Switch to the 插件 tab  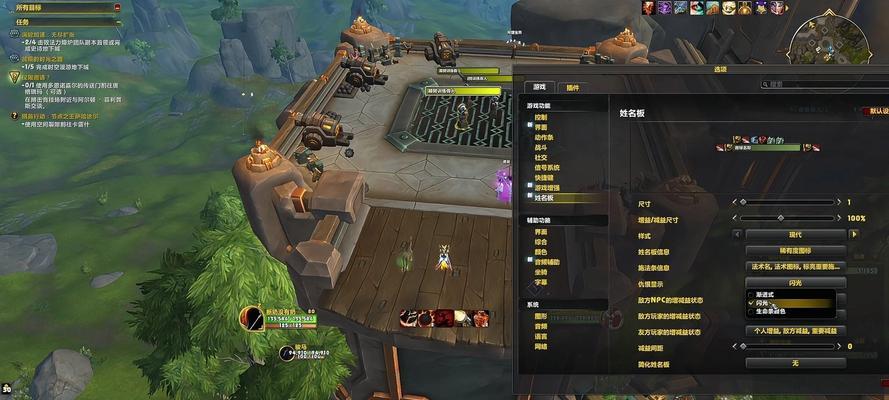[x=571, y=88]
